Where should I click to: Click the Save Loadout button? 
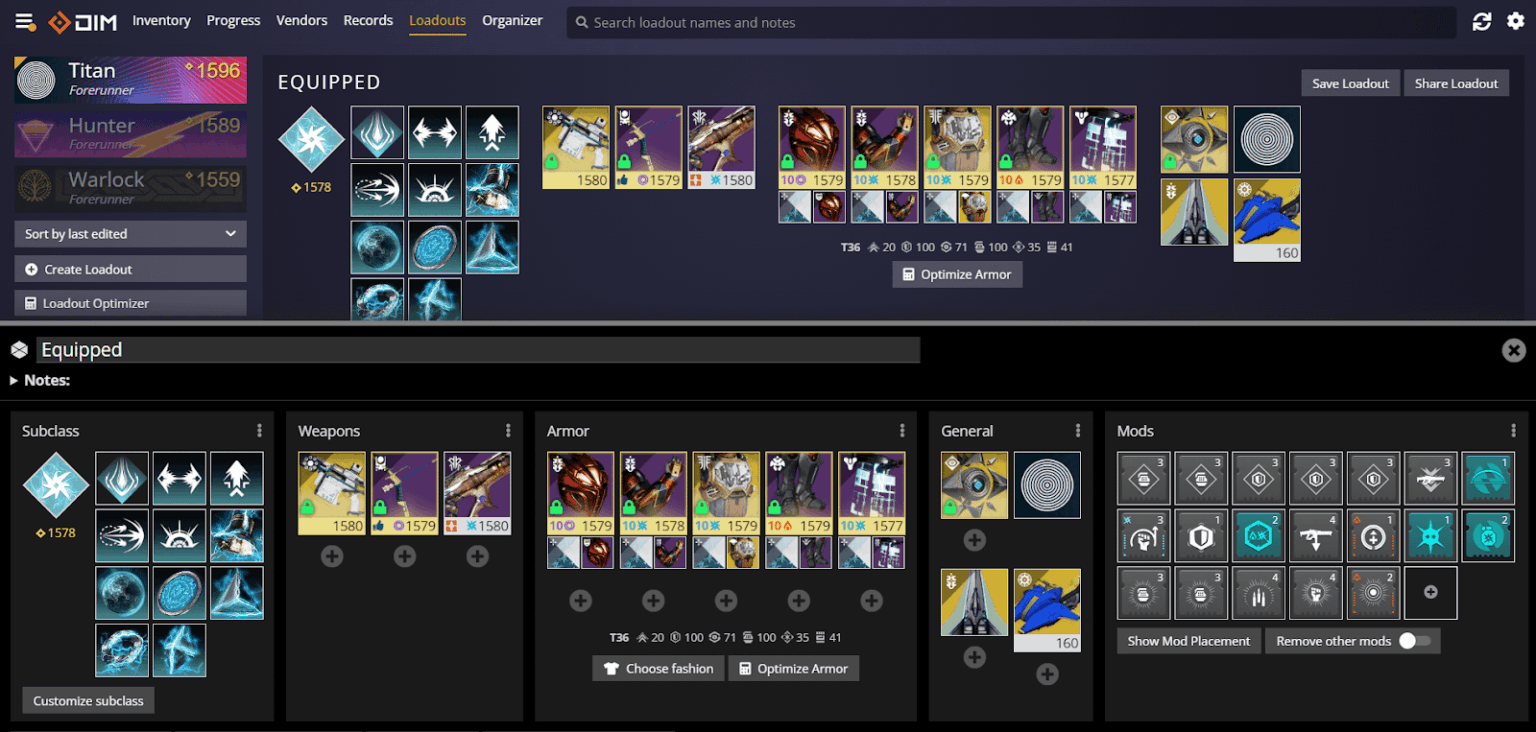[1349, 83]
